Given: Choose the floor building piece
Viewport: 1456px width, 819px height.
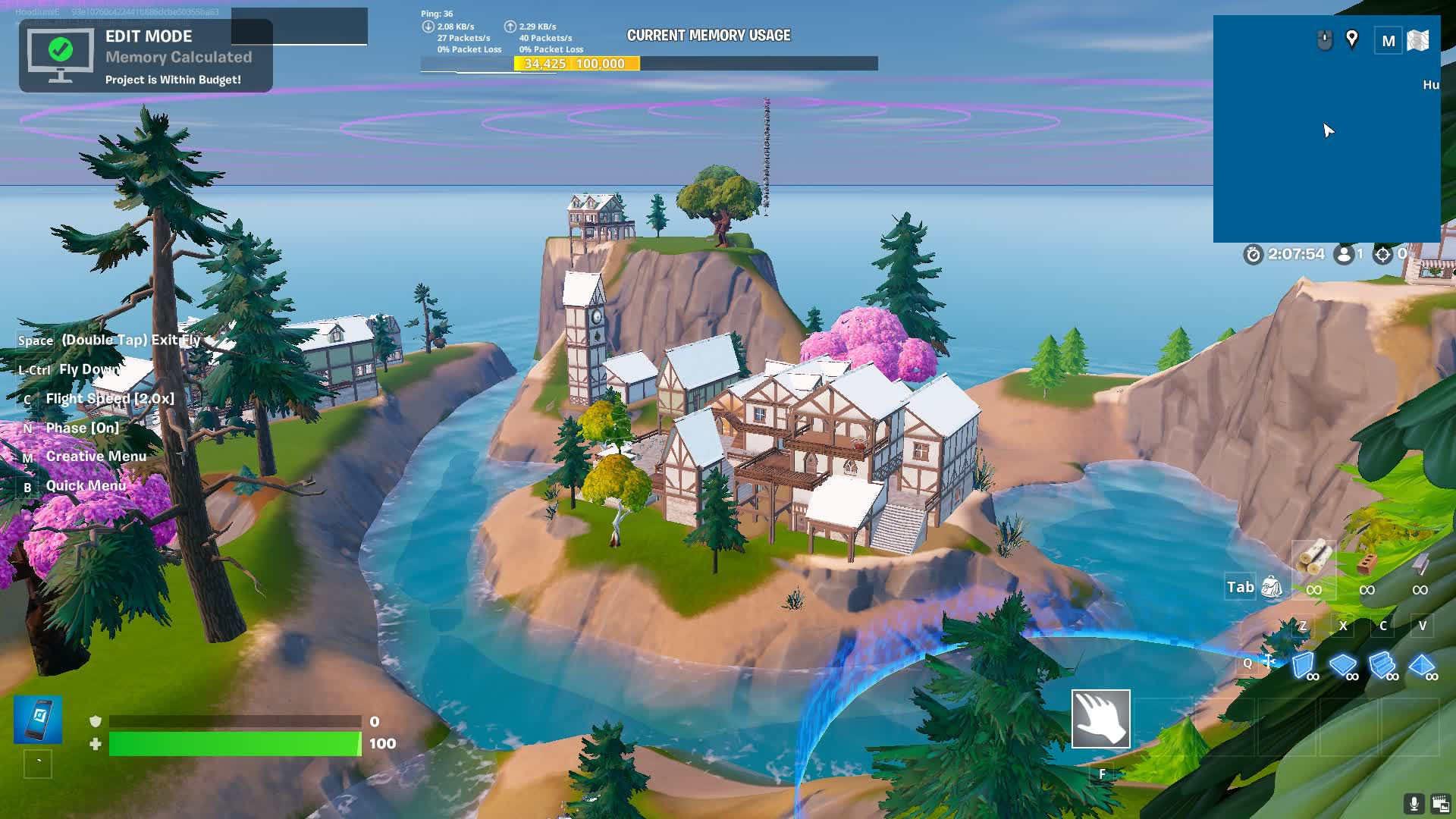Looking at the screenshot, I should [1343, 665].
